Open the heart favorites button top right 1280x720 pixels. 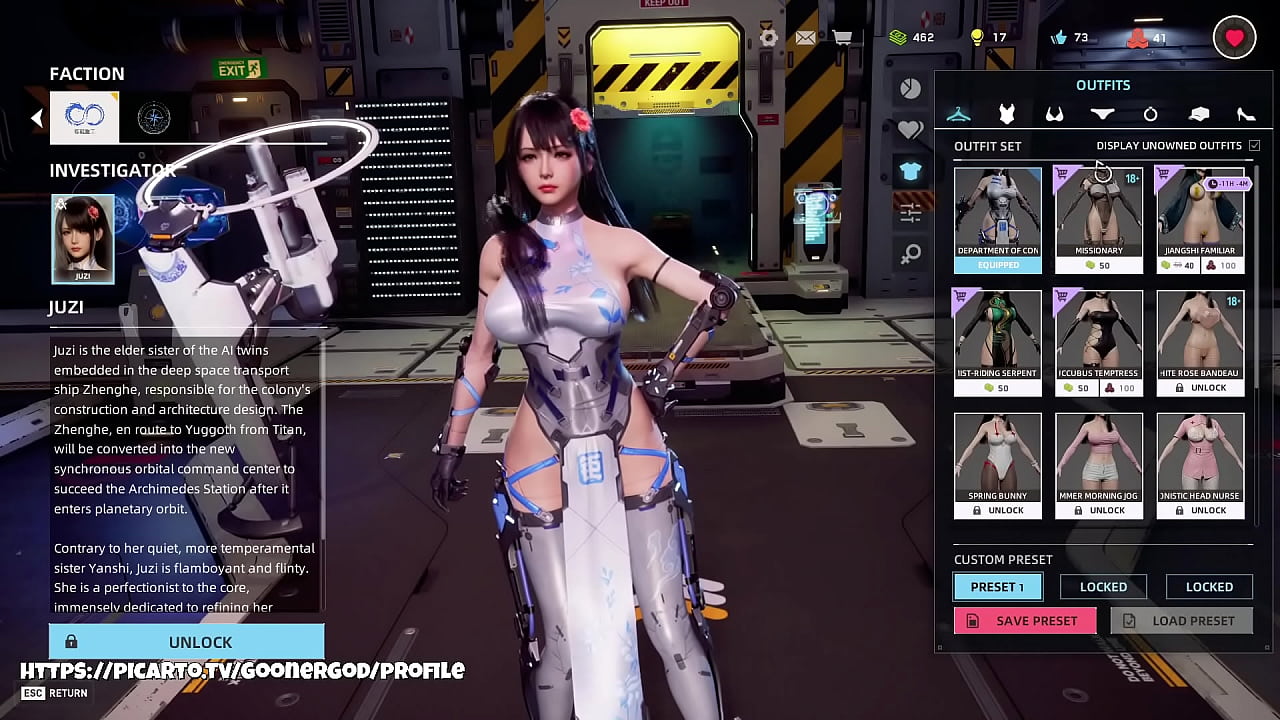pyautogui.click(x=1234, y=38)
